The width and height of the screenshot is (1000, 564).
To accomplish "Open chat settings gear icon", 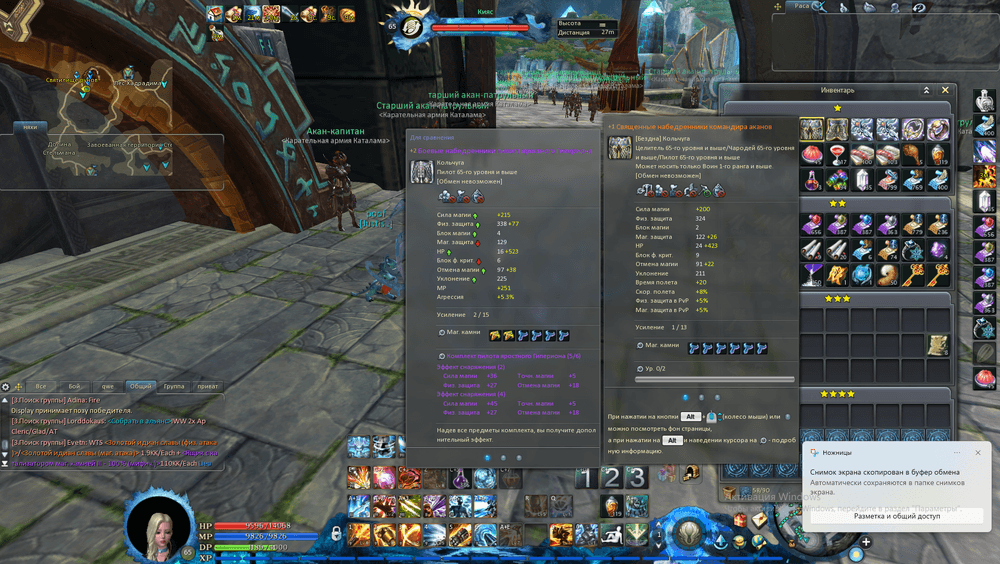I will point(6,386).
